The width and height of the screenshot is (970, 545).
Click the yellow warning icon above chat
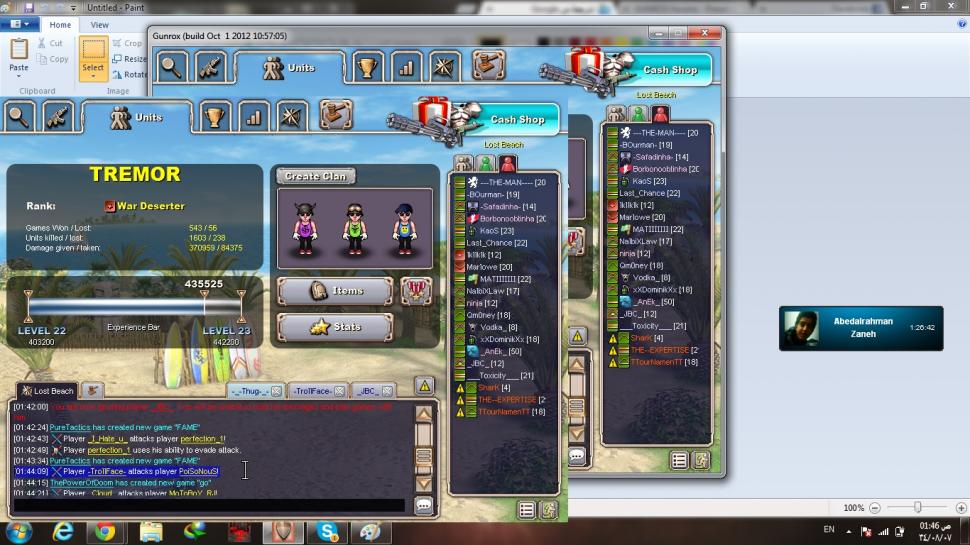424,386
